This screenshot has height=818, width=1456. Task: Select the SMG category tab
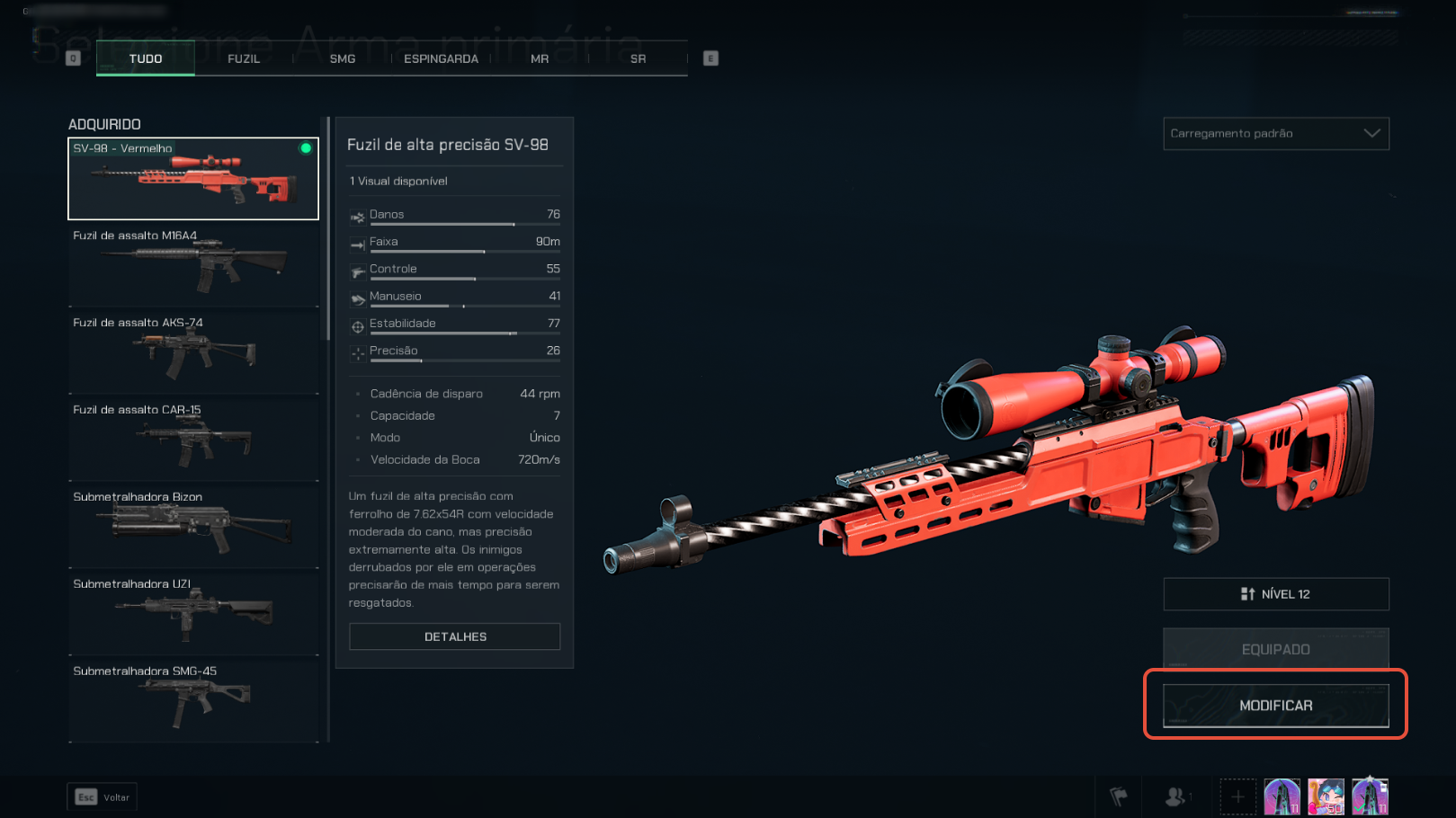pyautogui.click(x=343, y=58)
